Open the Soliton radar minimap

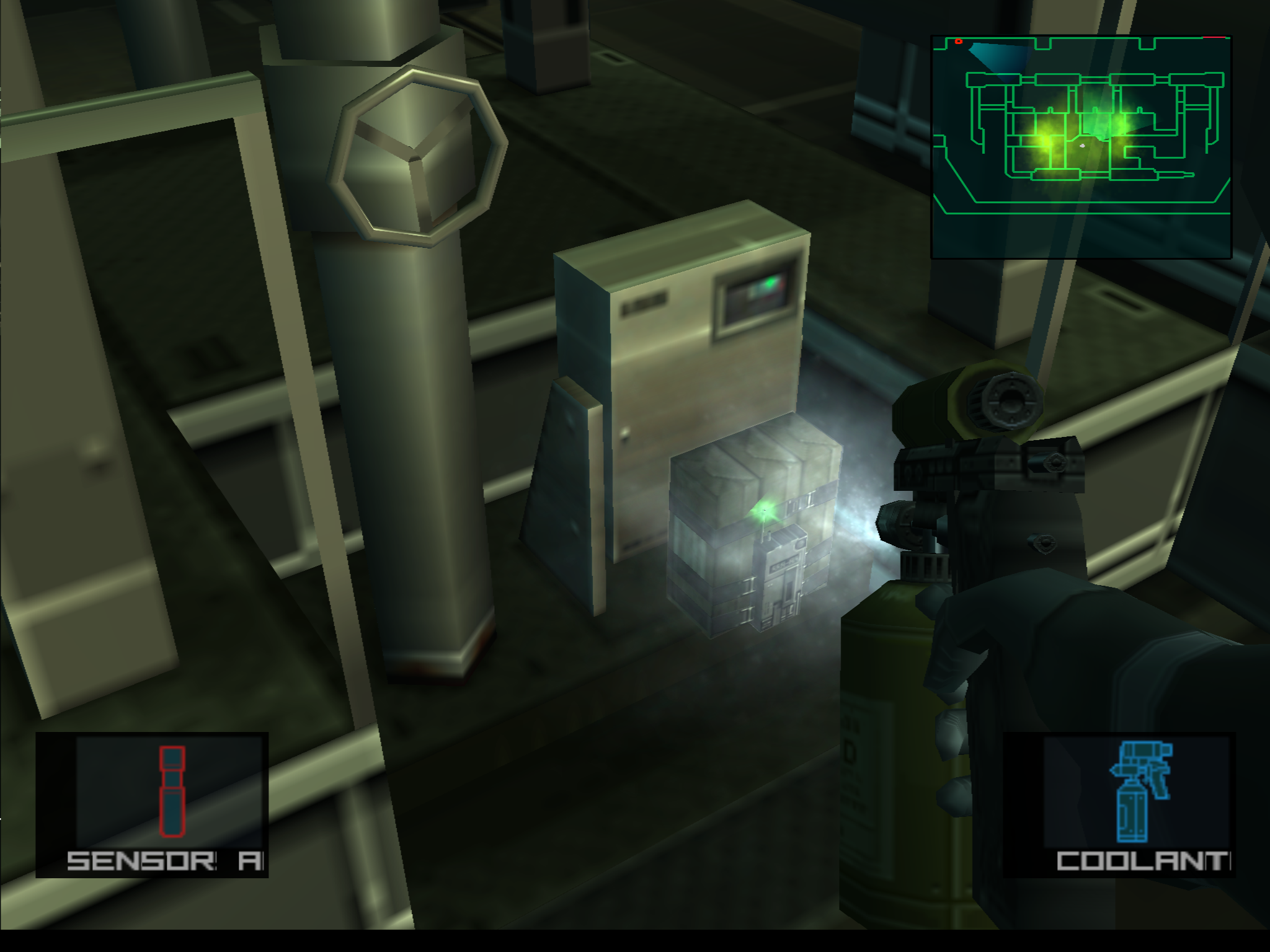click(1081, 146)
